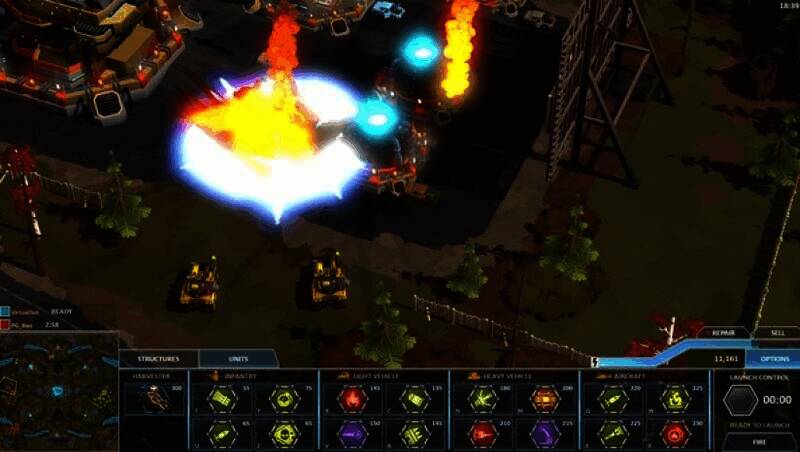Viewport: 800px width, 452px height.
Task: Train the 55-cost infantry unit
Action: pos(221,400)
